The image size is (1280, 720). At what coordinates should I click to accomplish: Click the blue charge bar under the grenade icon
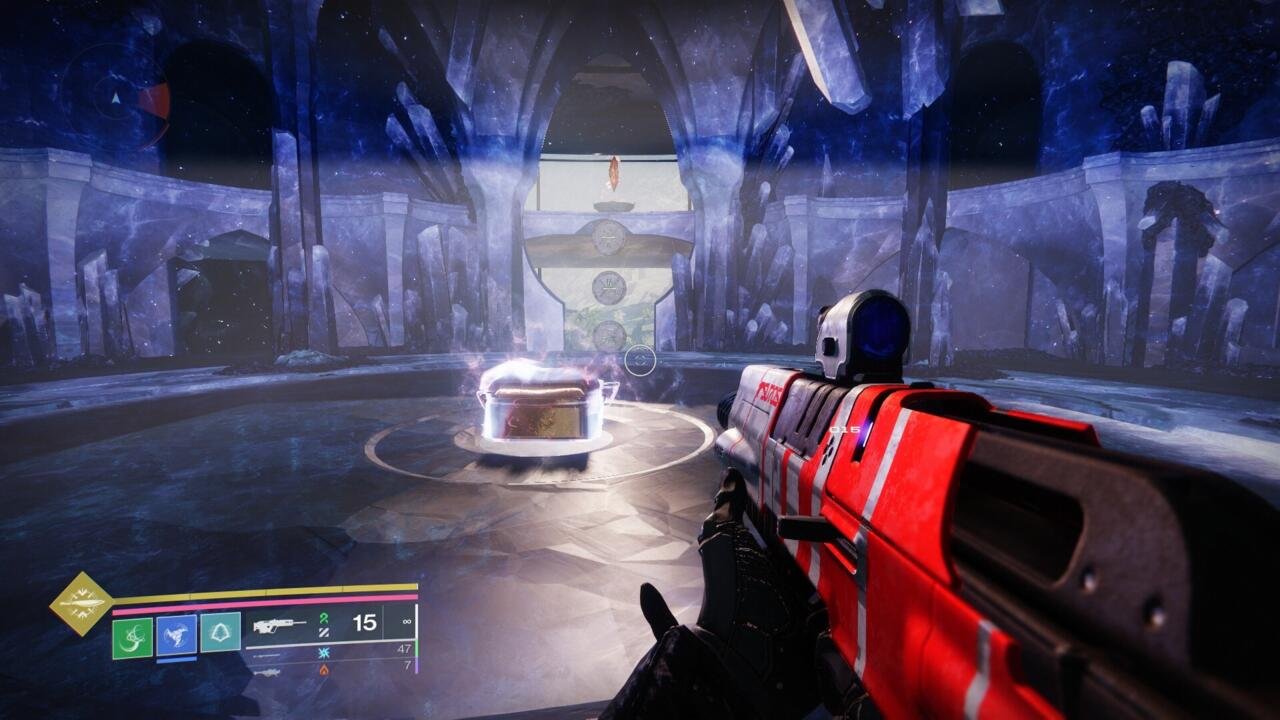[x=177, y=660]
